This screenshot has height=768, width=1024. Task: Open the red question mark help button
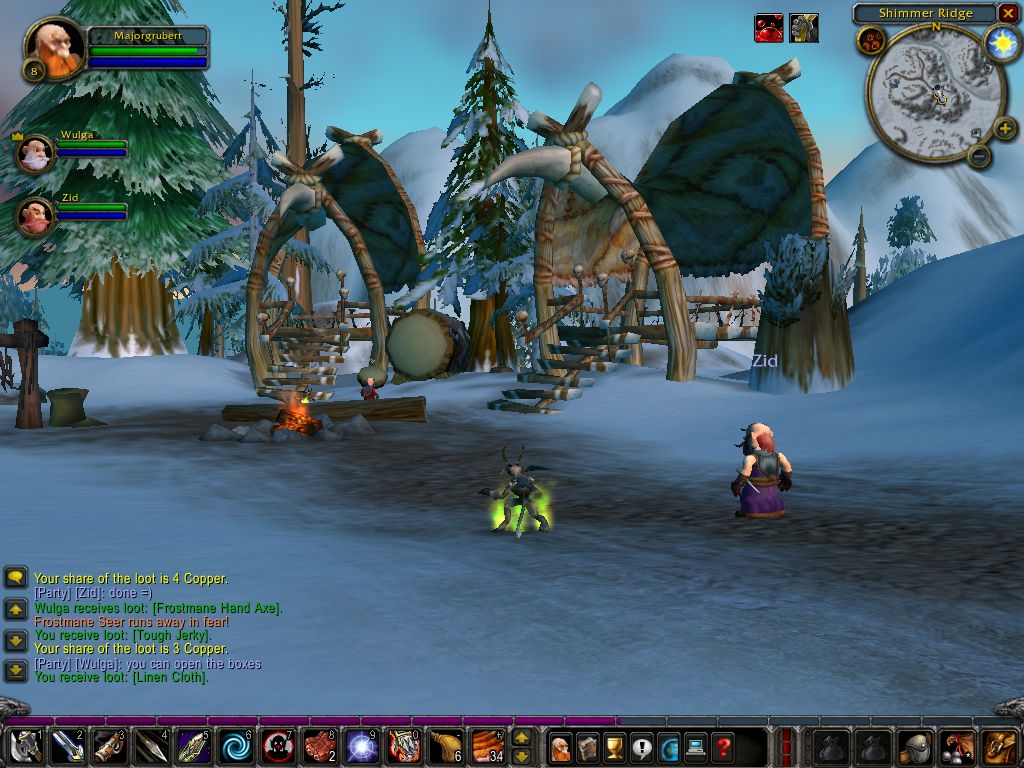(722, 747)
